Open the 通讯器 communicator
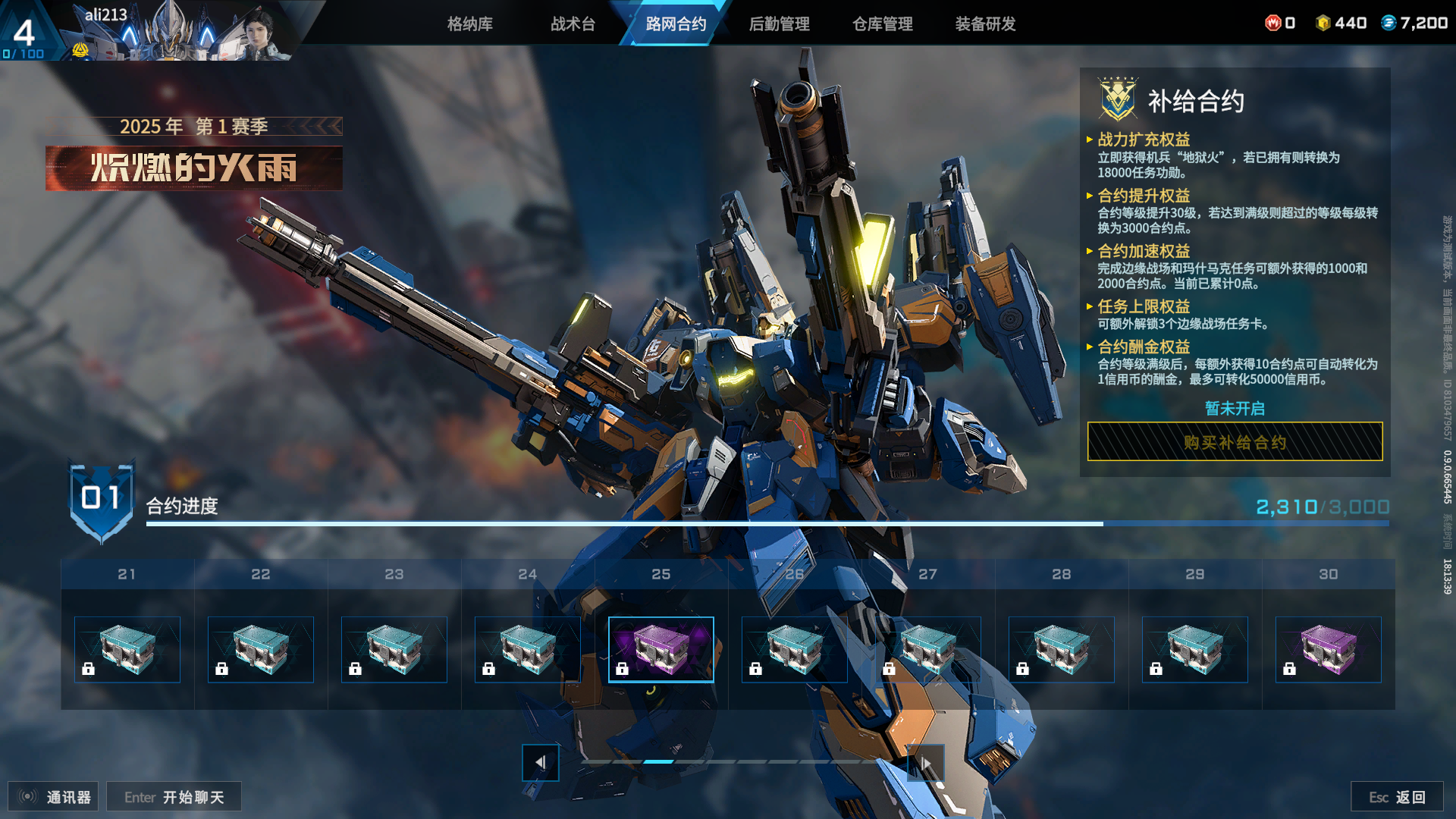 (53, 797)
